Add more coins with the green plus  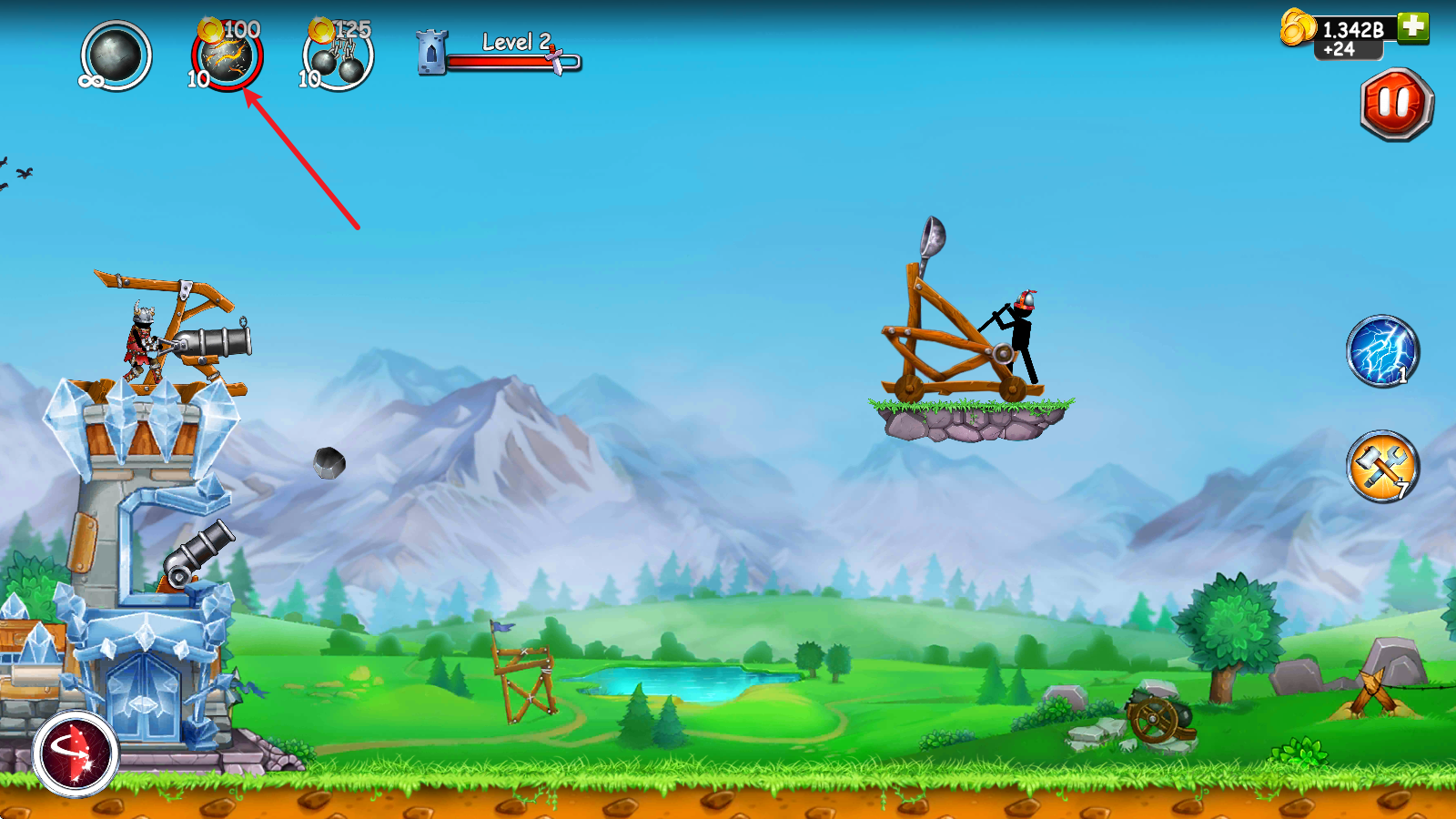click(1413, 26)
